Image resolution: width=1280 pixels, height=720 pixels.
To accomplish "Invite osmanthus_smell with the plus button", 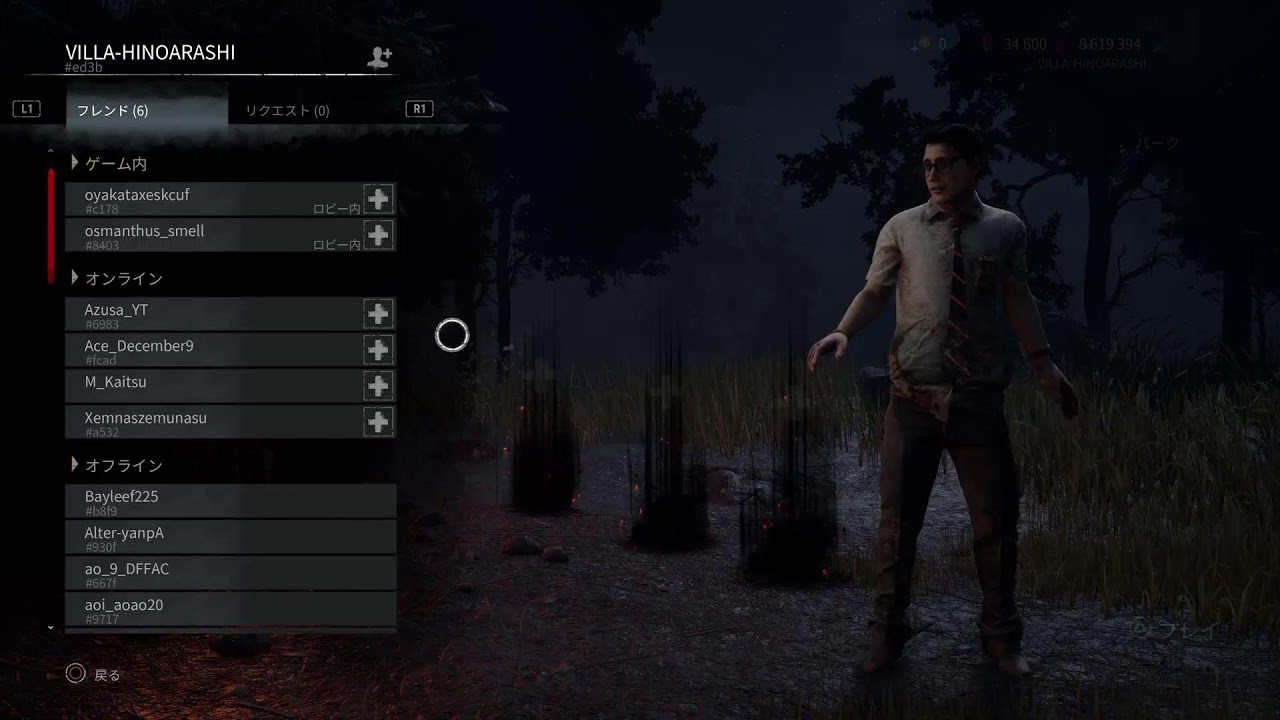I will (378, 235).
